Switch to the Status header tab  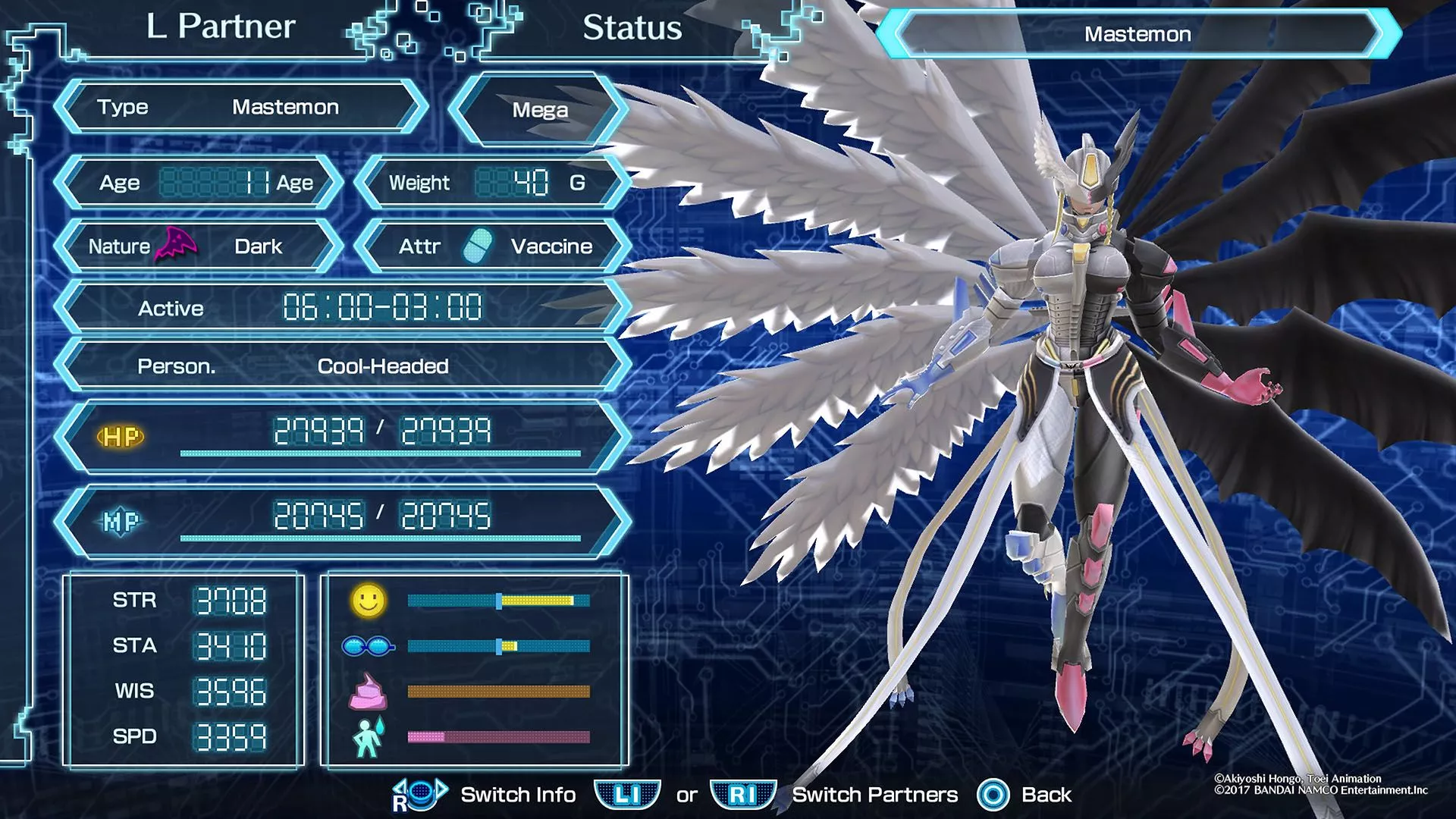tap(632, 28)
